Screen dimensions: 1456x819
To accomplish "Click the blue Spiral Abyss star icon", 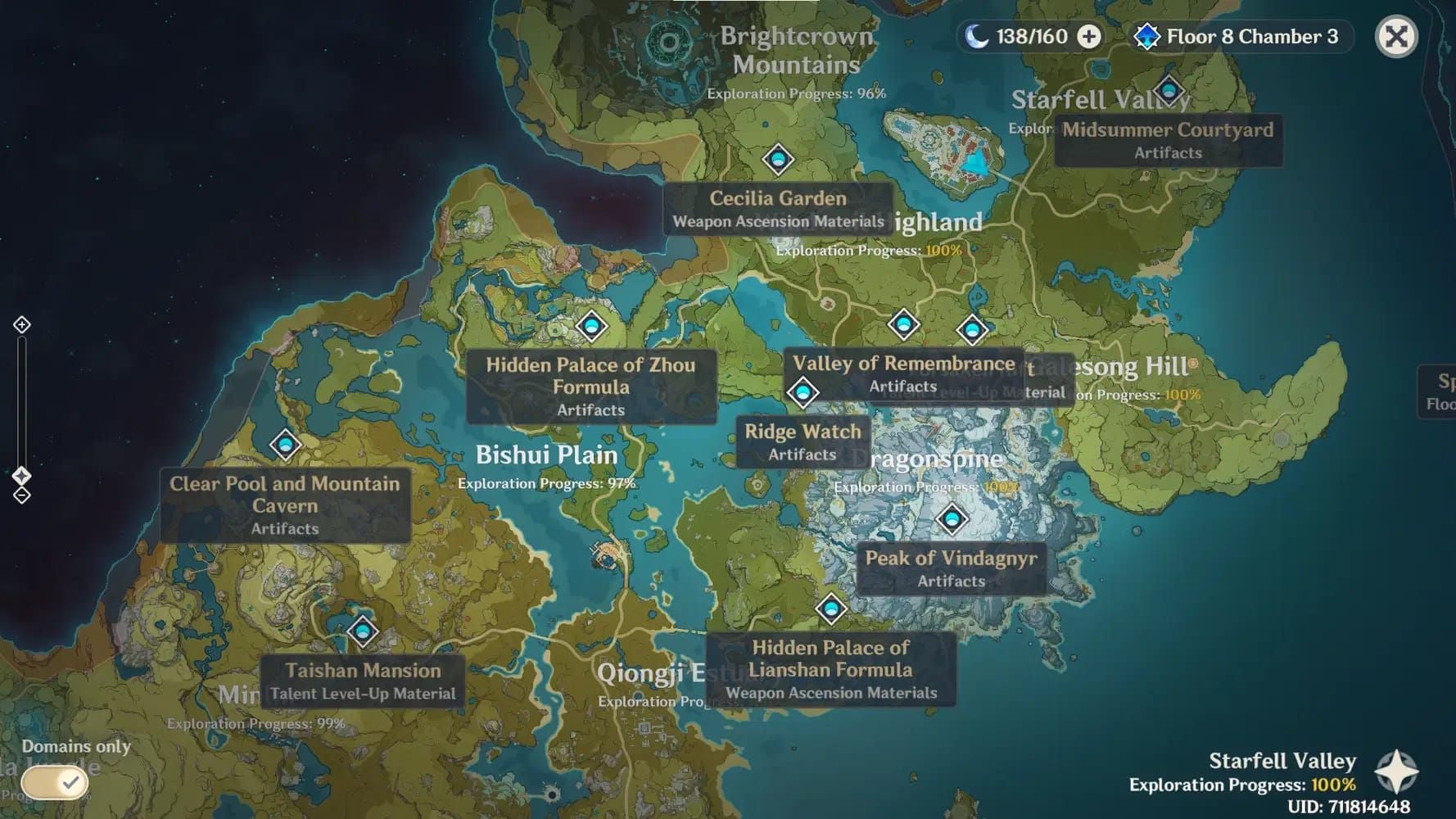I will coord(1146,36).
